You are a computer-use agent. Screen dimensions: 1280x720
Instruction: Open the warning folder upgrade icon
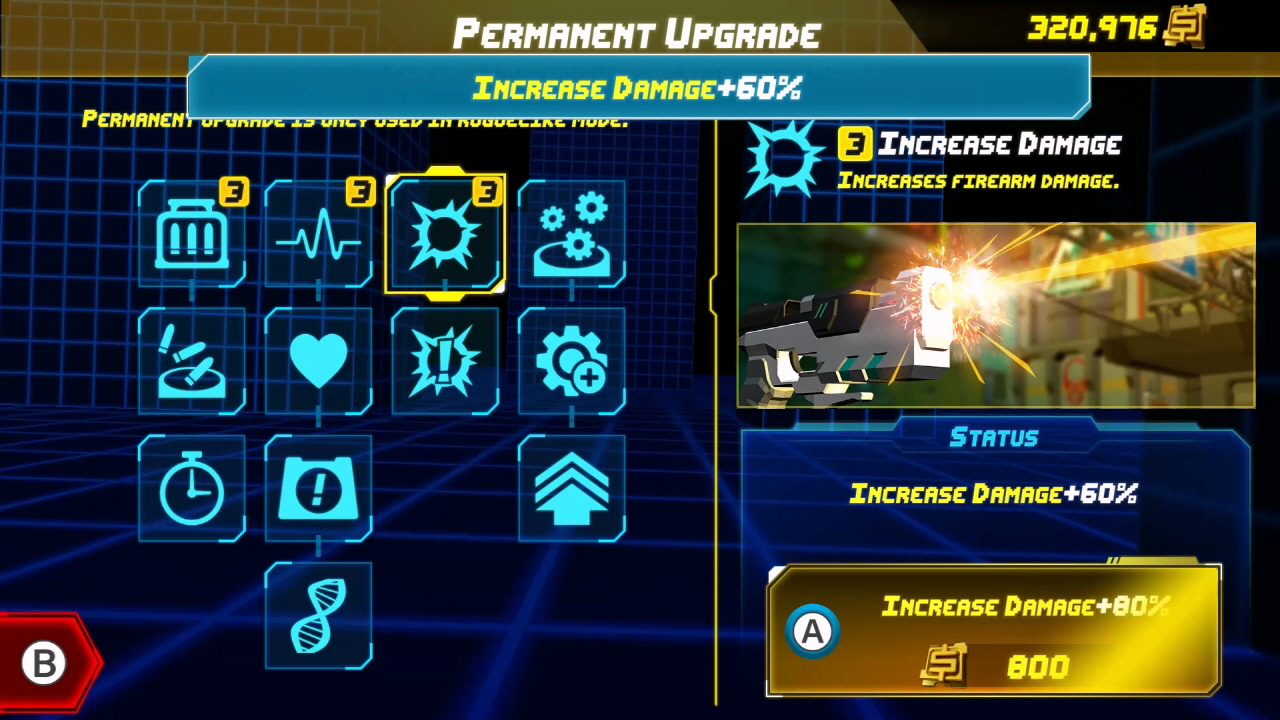pos(318,488)
